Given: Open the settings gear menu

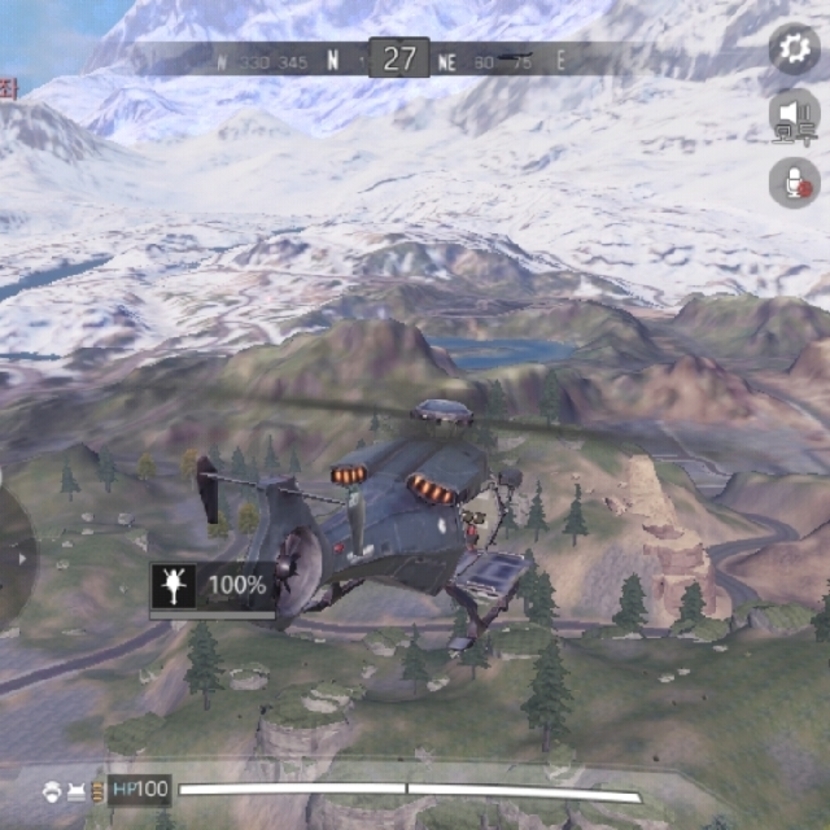Looking at the screenshot, I should 794,49.
